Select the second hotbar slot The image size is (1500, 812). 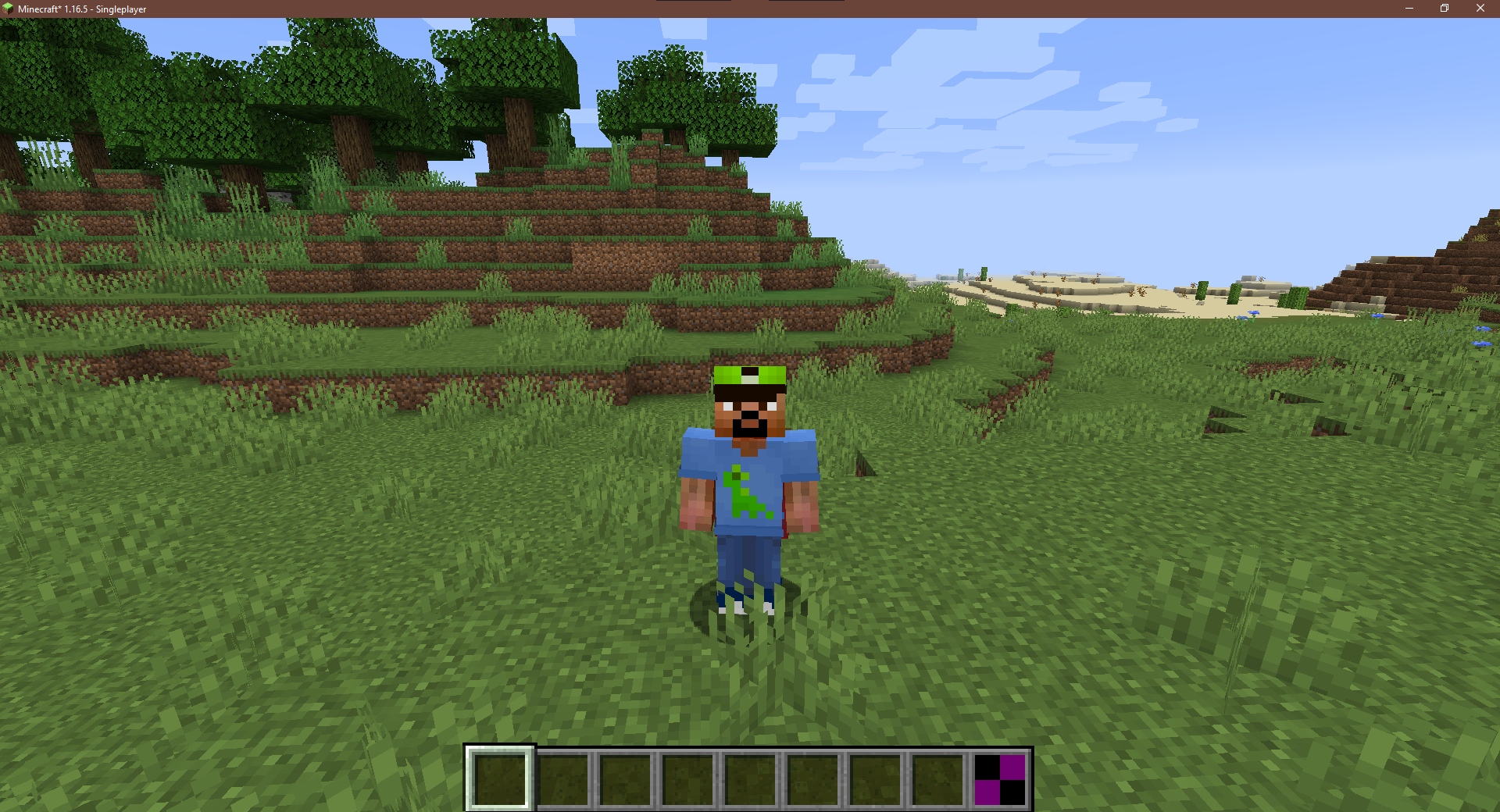pyautogui.click(x=564, y=778)
